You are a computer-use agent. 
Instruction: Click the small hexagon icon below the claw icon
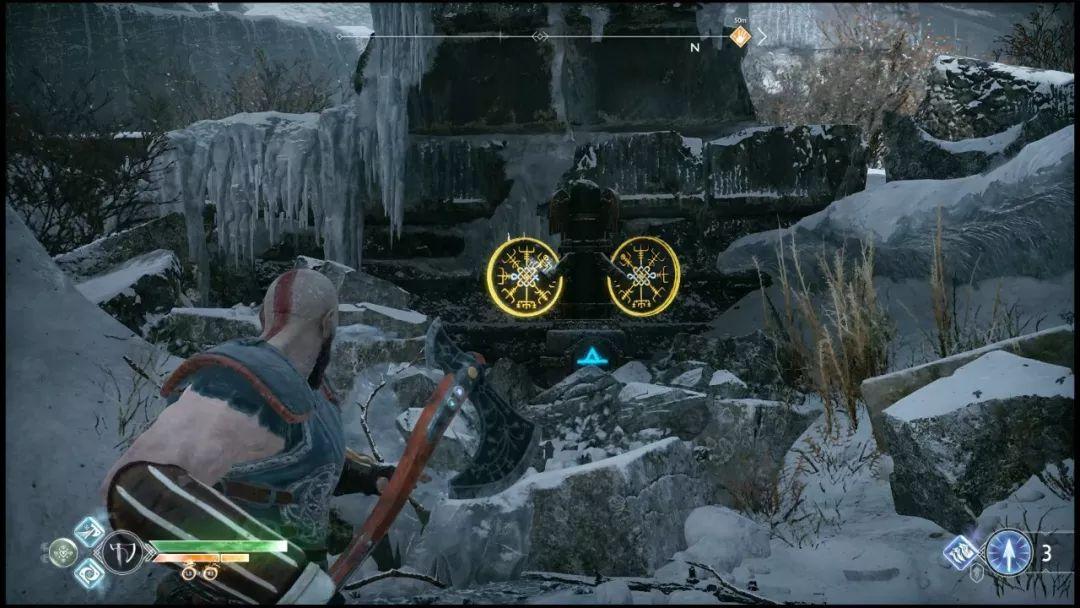[x=976, y=575]
